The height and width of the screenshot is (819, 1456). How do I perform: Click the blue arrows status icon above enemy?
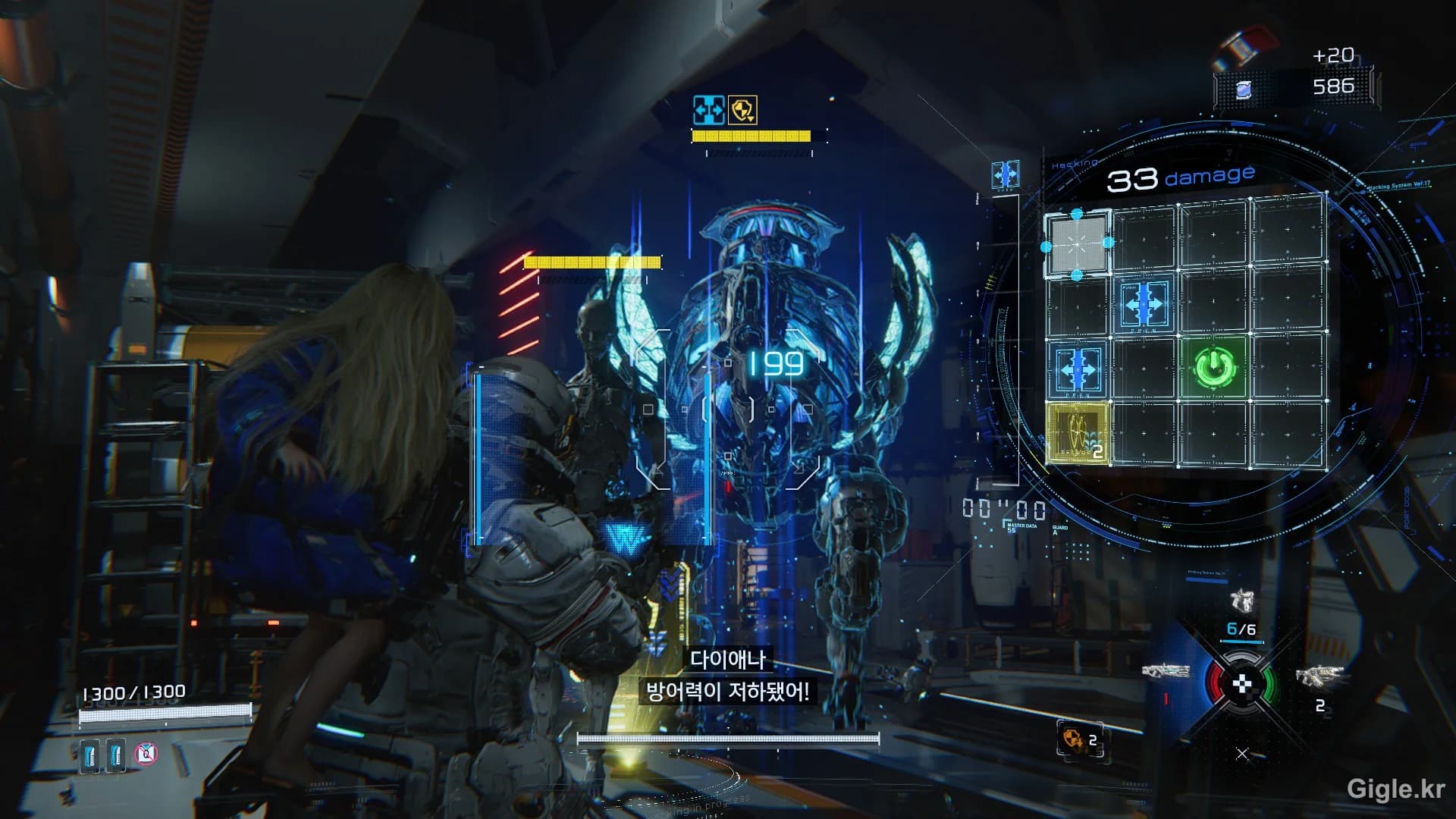pyautogui.click(x=709, y=111)
